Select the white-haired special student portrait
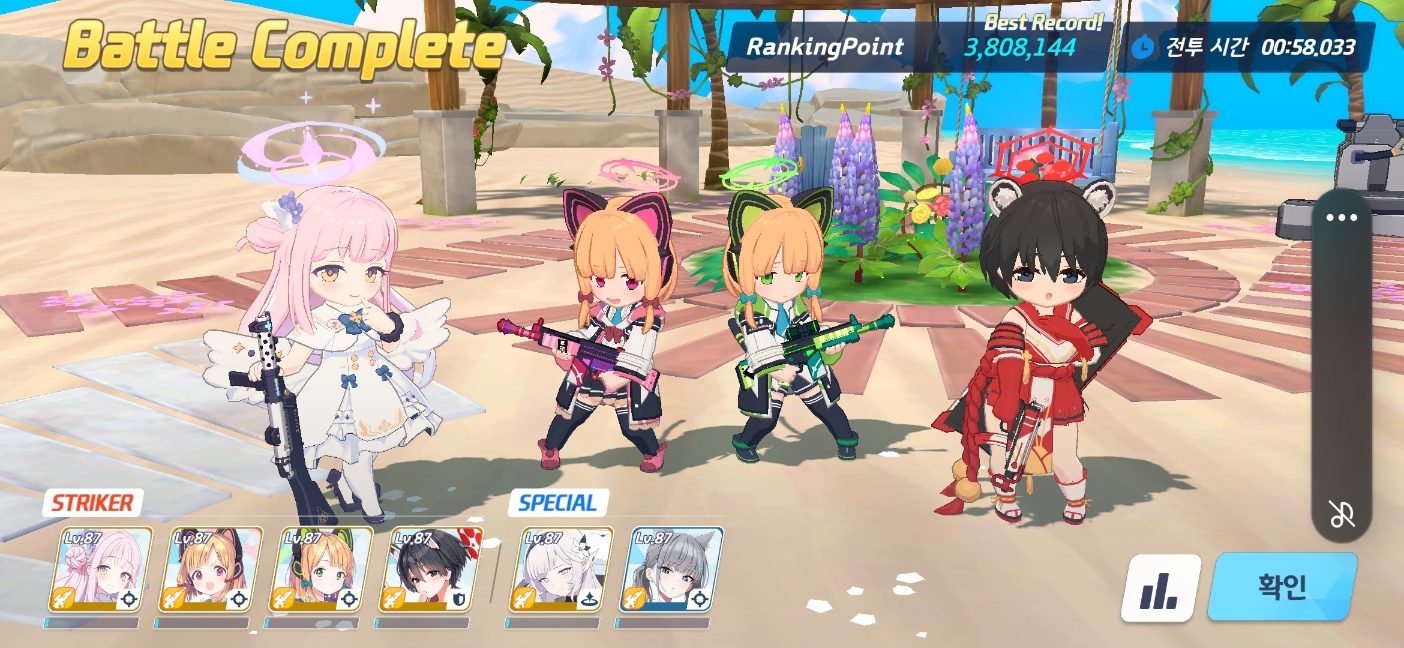This screenshot has height=648, width=1404. pos(562,569)
